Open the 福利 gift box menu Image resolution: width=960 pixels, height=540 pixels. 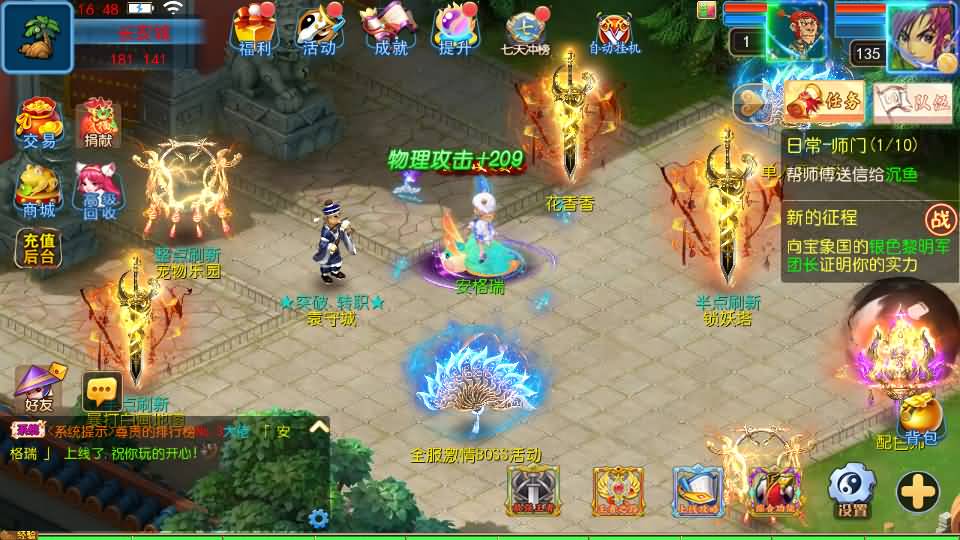pos(250,28)
